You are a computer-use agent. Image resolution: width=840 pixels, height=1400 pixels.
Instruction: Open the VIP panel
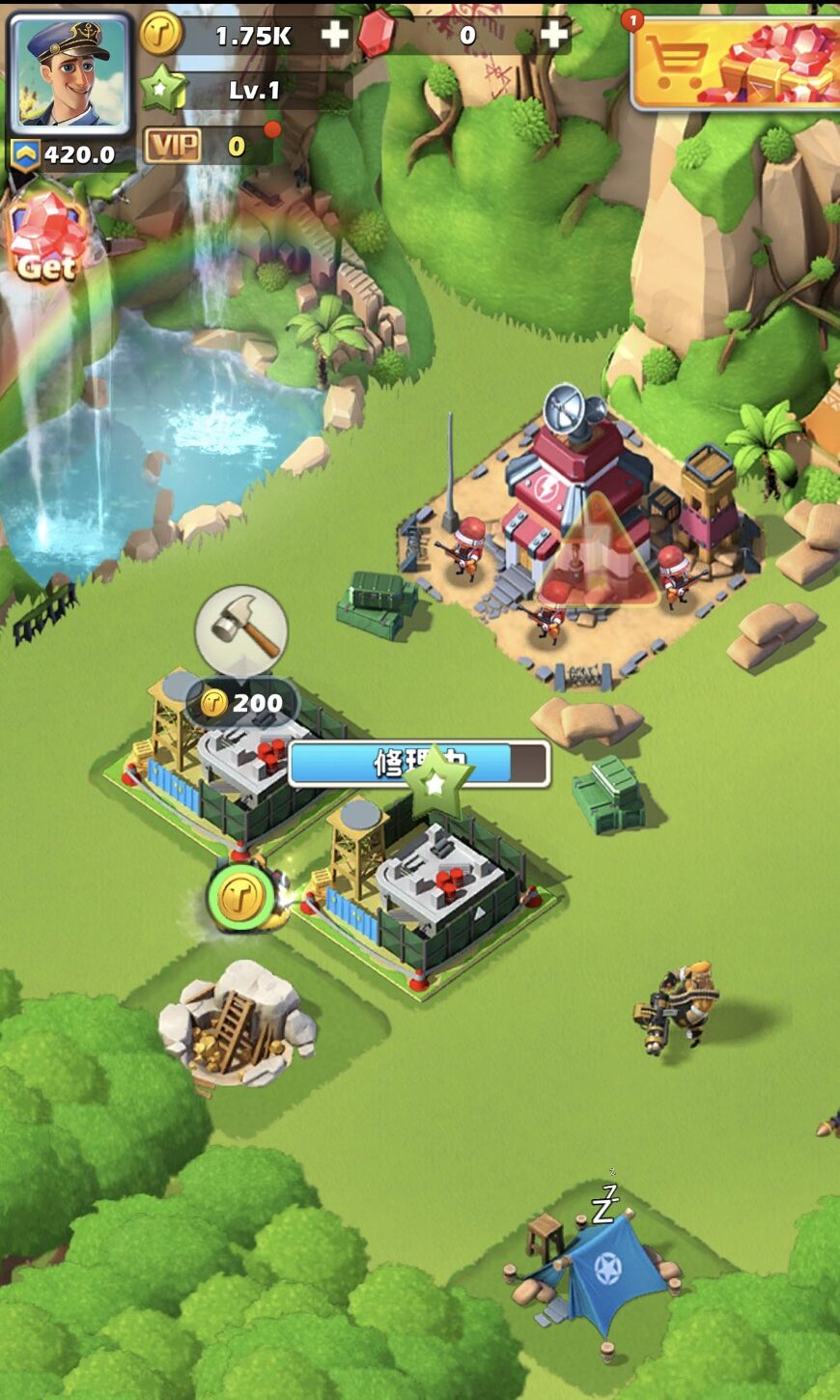coord(175,147)
